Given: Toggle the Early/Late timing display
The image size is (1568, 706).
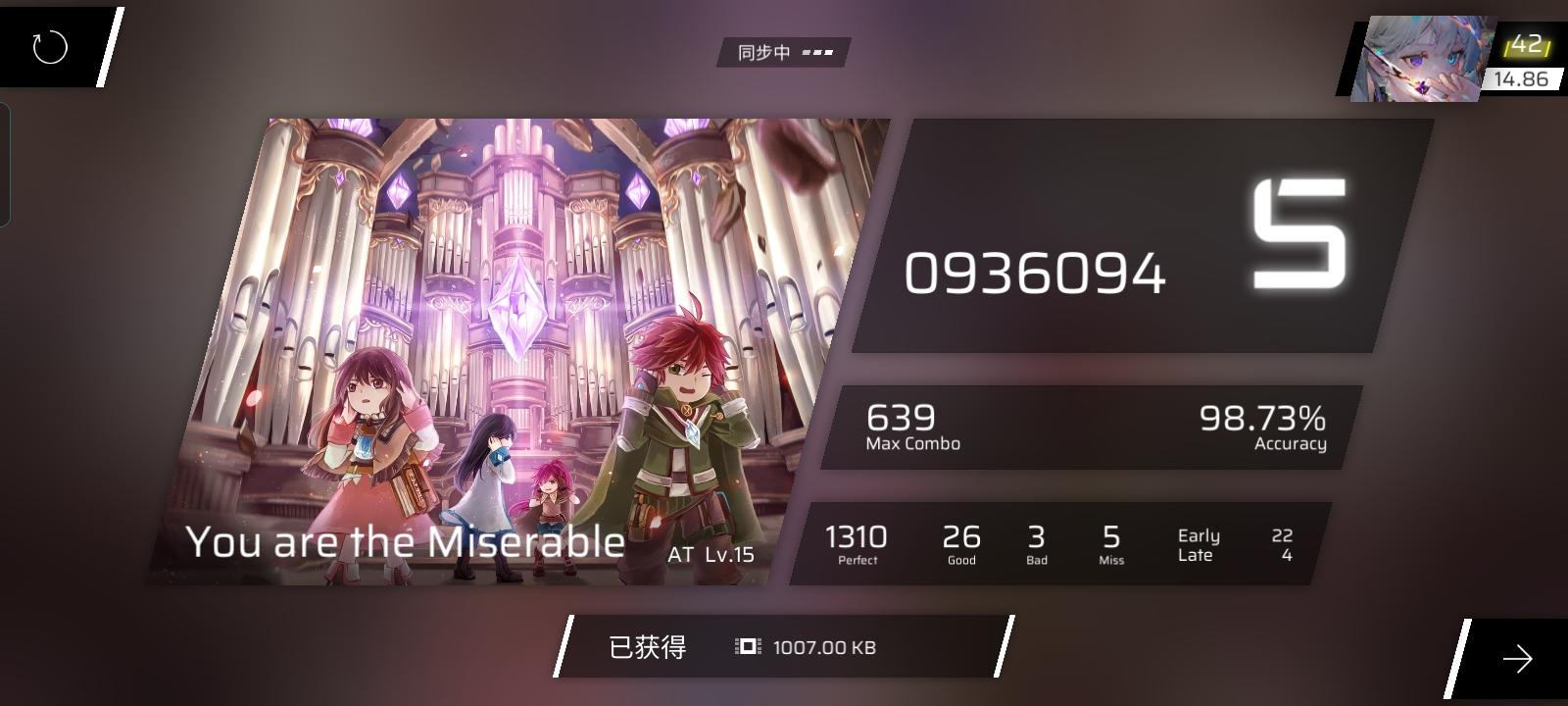Looking at the screenshot, I should 1198,544.
